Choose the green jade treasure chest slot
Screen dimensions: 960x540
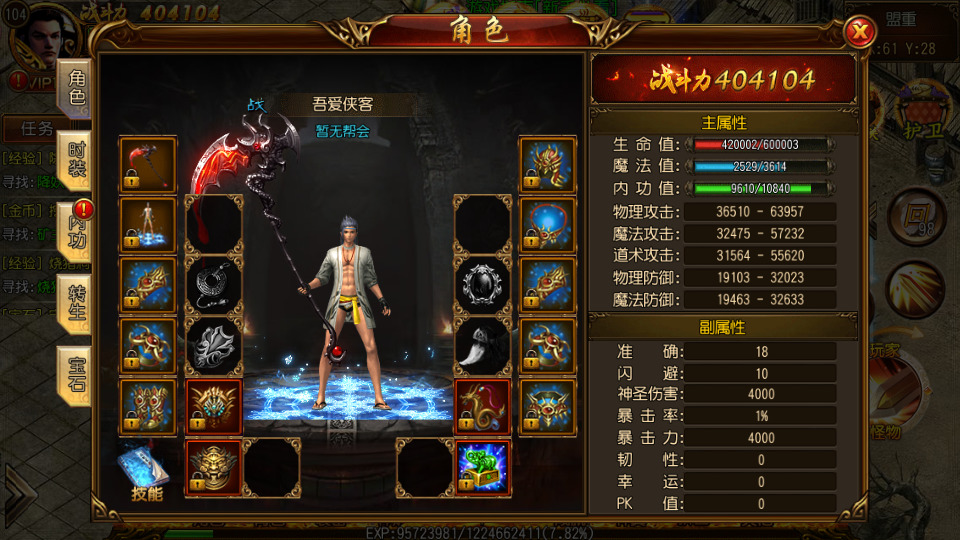pos(483,467)
